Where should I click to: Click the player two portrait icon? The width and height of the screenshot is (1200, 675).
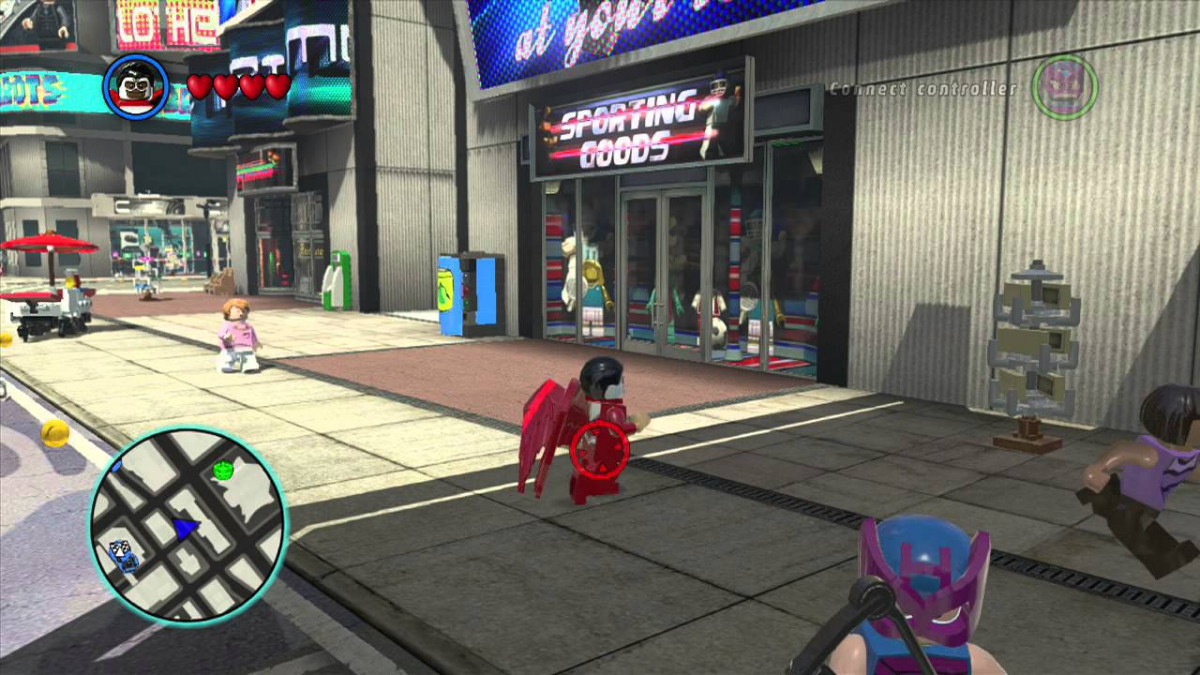point(1065,87)
